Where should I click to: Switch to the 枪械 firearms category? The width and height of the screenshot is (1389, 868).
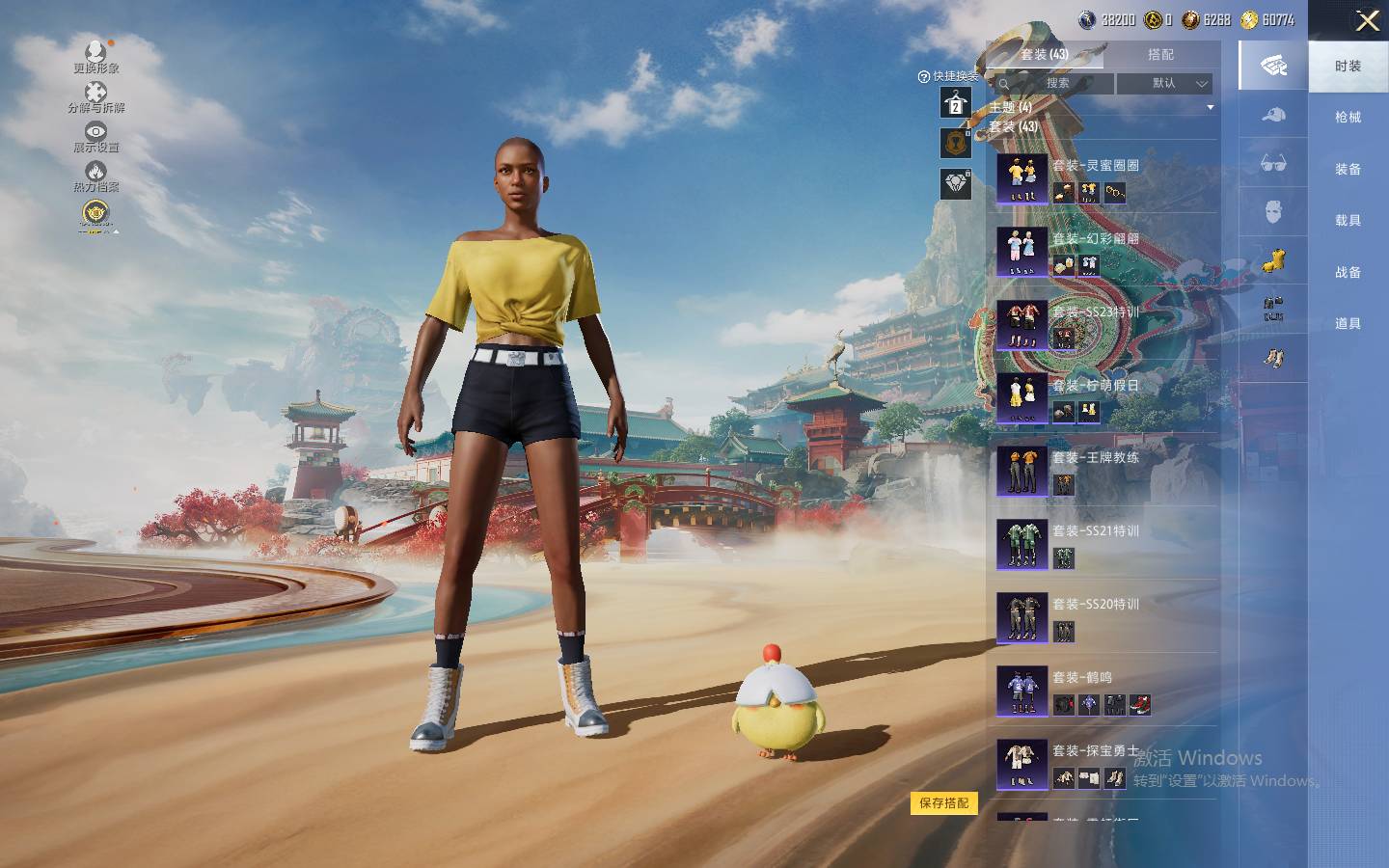click(x=1348, y=118)
